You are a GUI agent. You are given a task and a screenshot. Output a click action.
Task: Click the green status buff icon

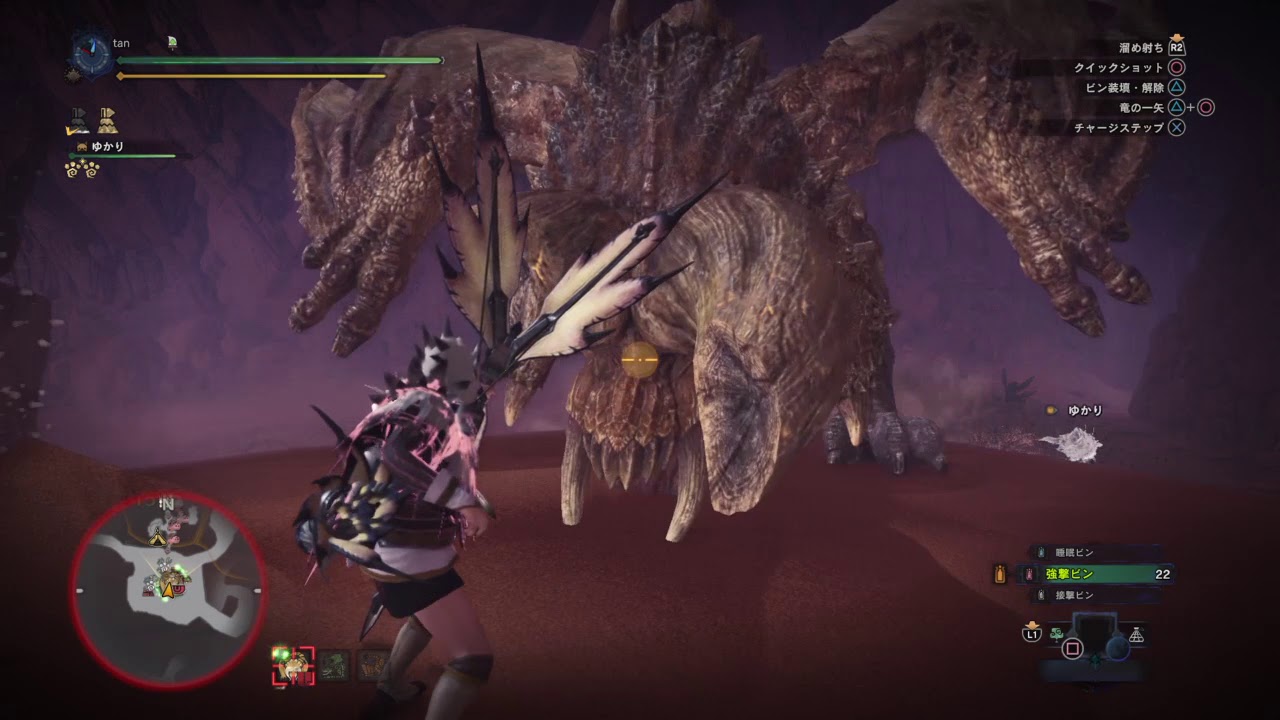click(173, 42)
